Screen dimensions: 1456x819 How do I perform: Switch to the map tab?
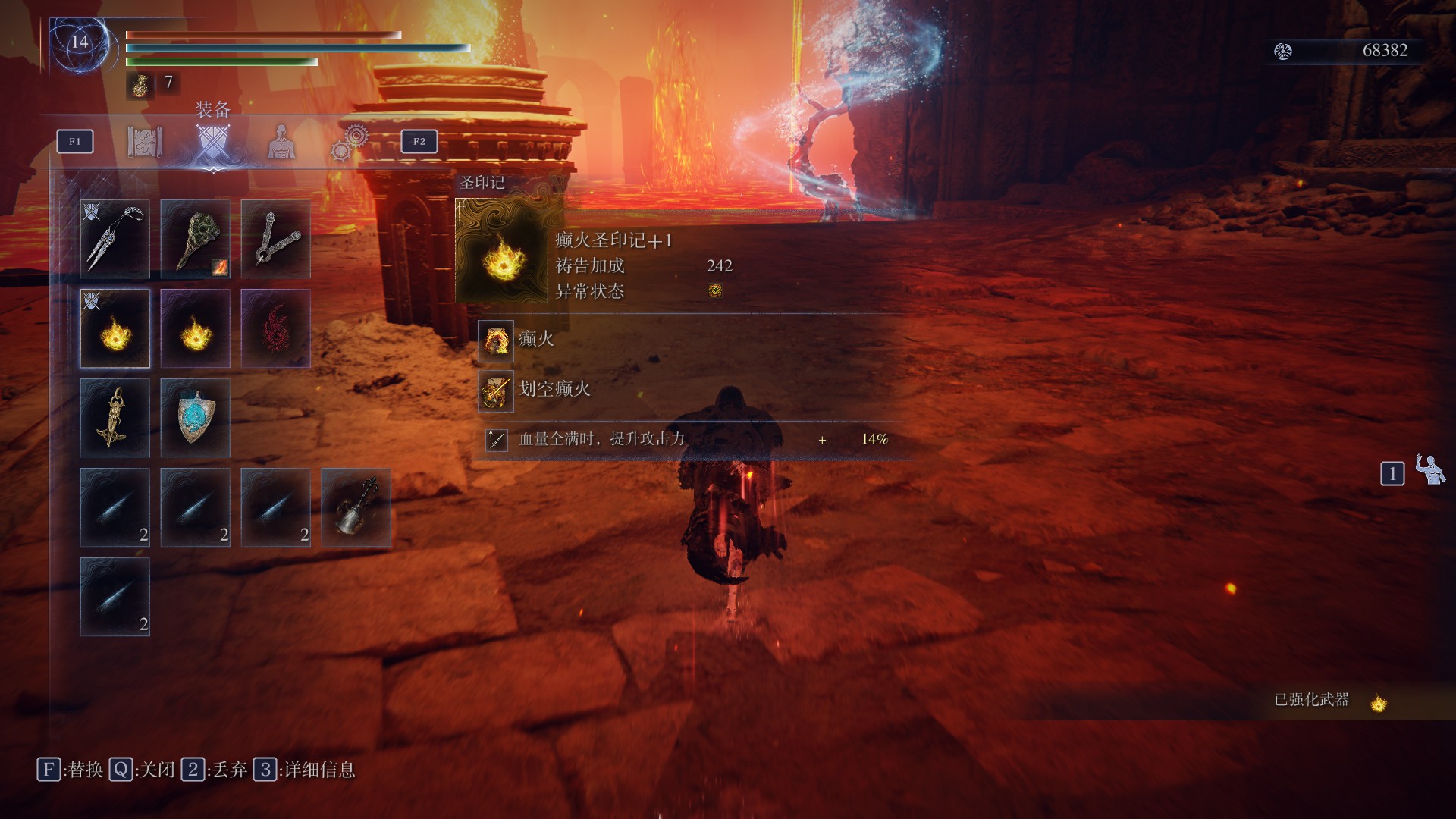[144, 142]
